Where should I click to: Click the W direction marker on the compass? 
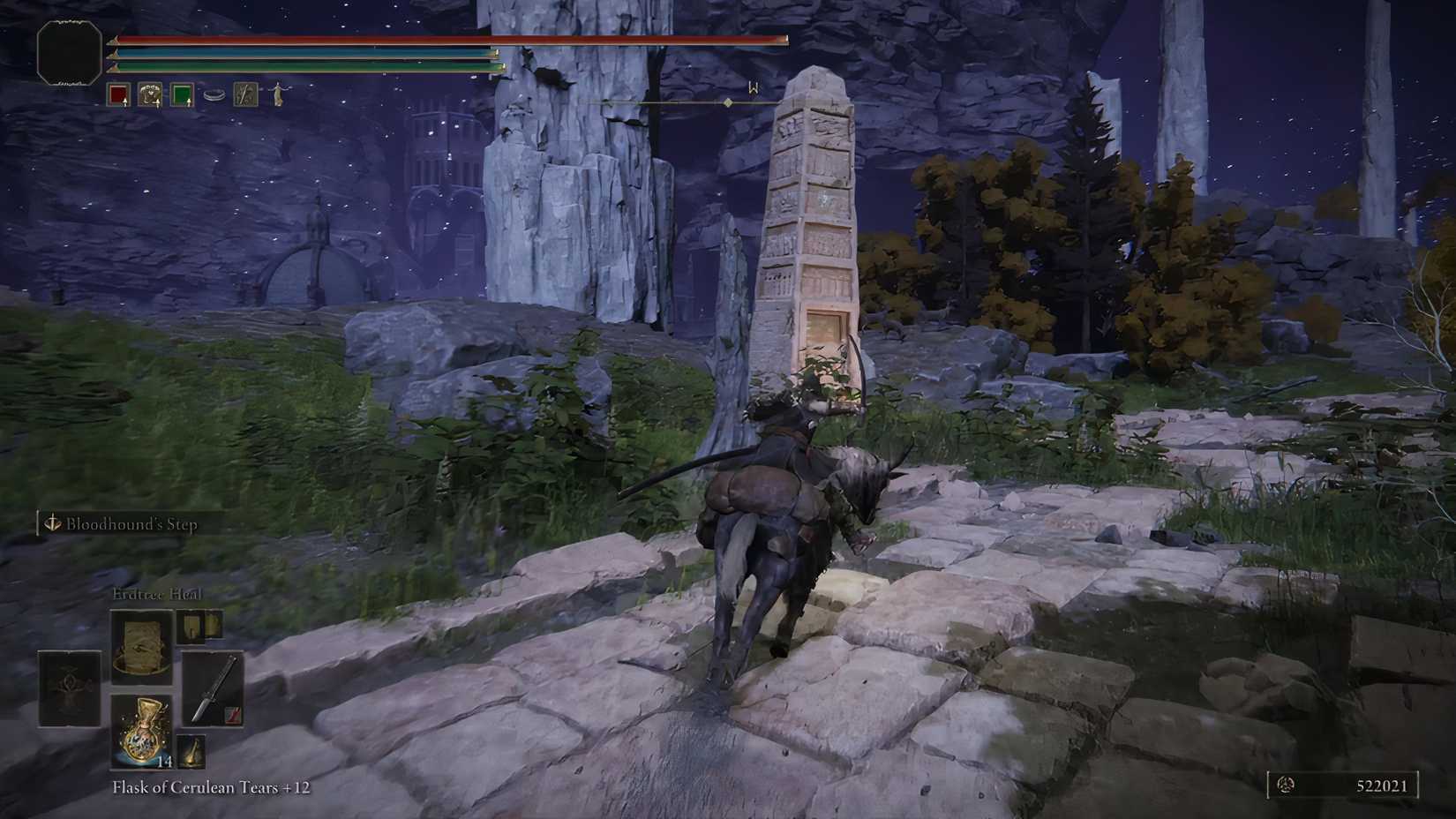tap(753, 86)
